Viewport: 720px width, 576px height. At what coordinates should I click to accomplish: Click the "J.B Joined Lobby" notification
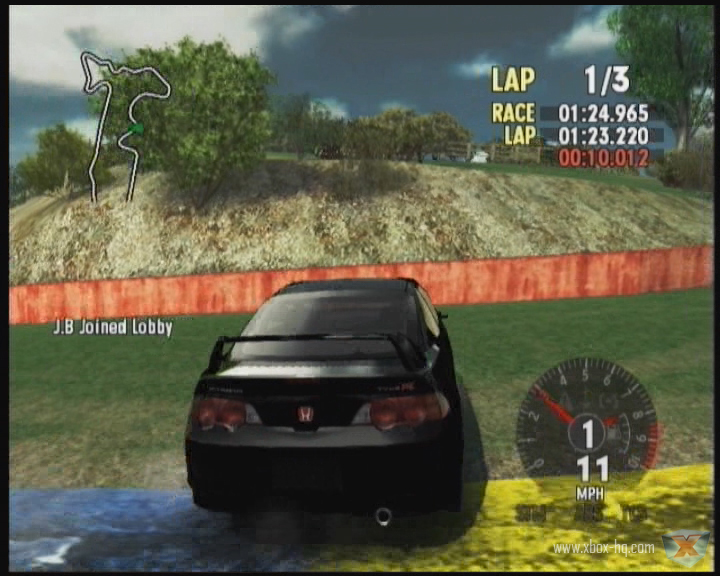coord(113,327)
